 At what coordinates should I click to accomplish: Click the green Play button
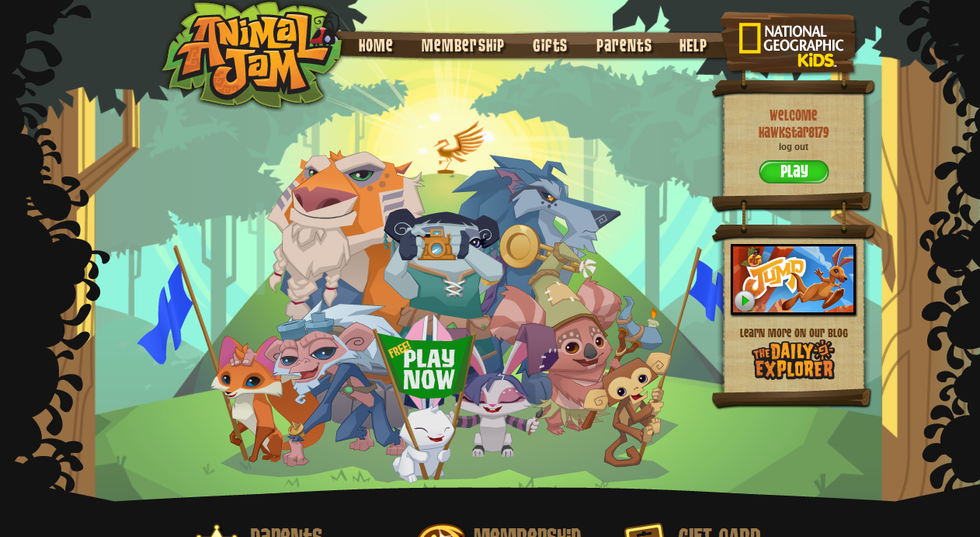click(793, 172)
